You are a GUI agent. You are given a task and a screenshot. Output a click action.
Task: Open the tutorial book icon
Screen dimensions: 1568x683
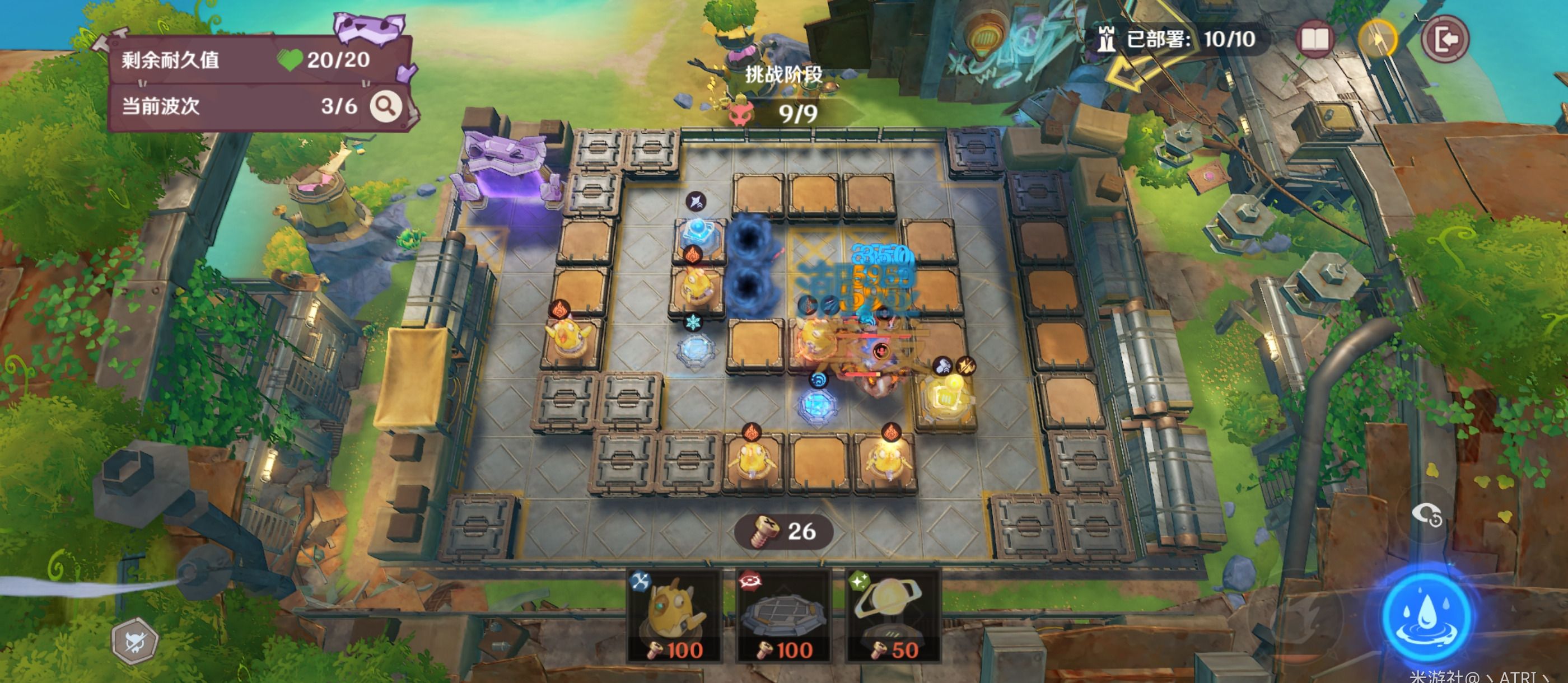point(1315,40)
